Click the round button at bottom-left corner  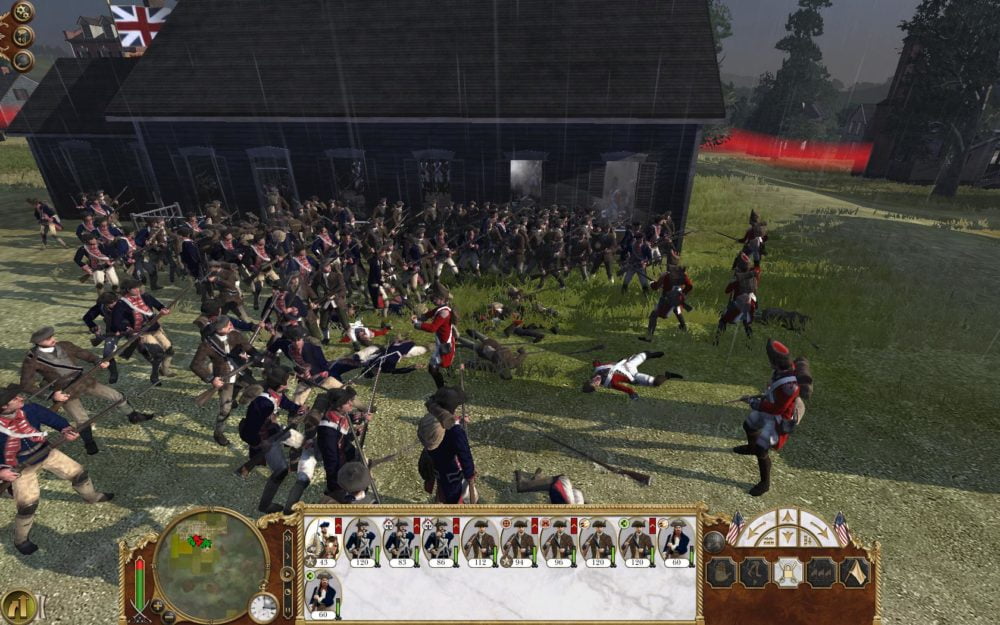pyautogui.click(x=18, y=605)
